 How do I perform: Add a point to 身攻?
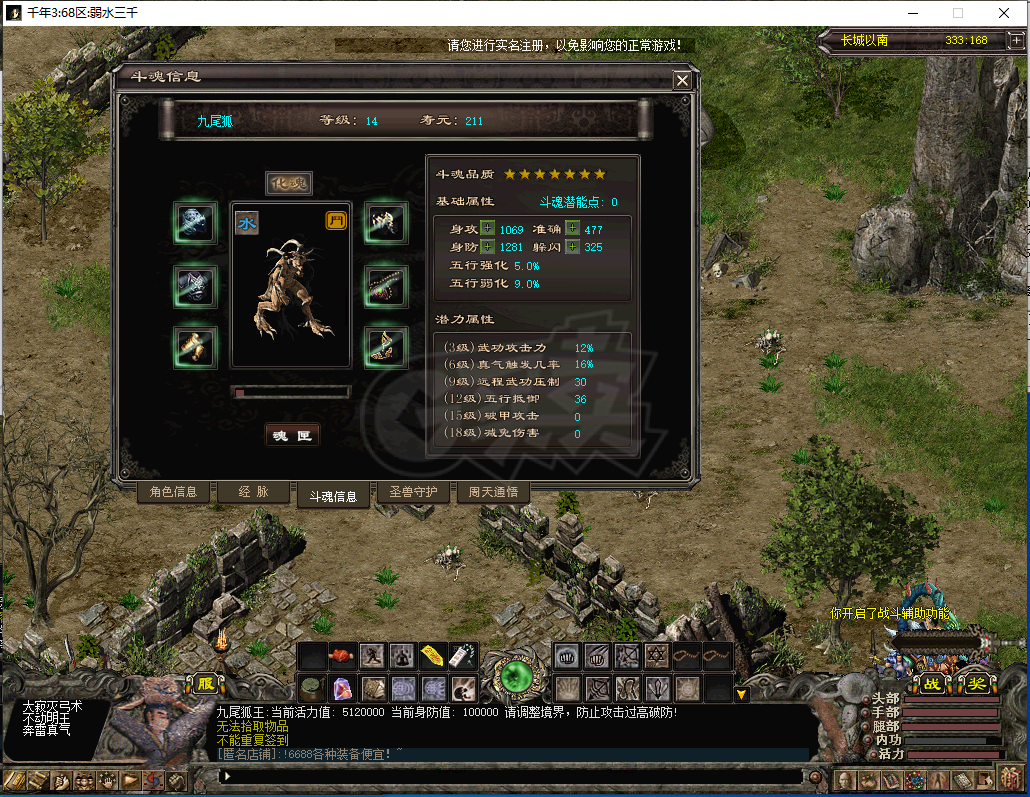point(487,229)
